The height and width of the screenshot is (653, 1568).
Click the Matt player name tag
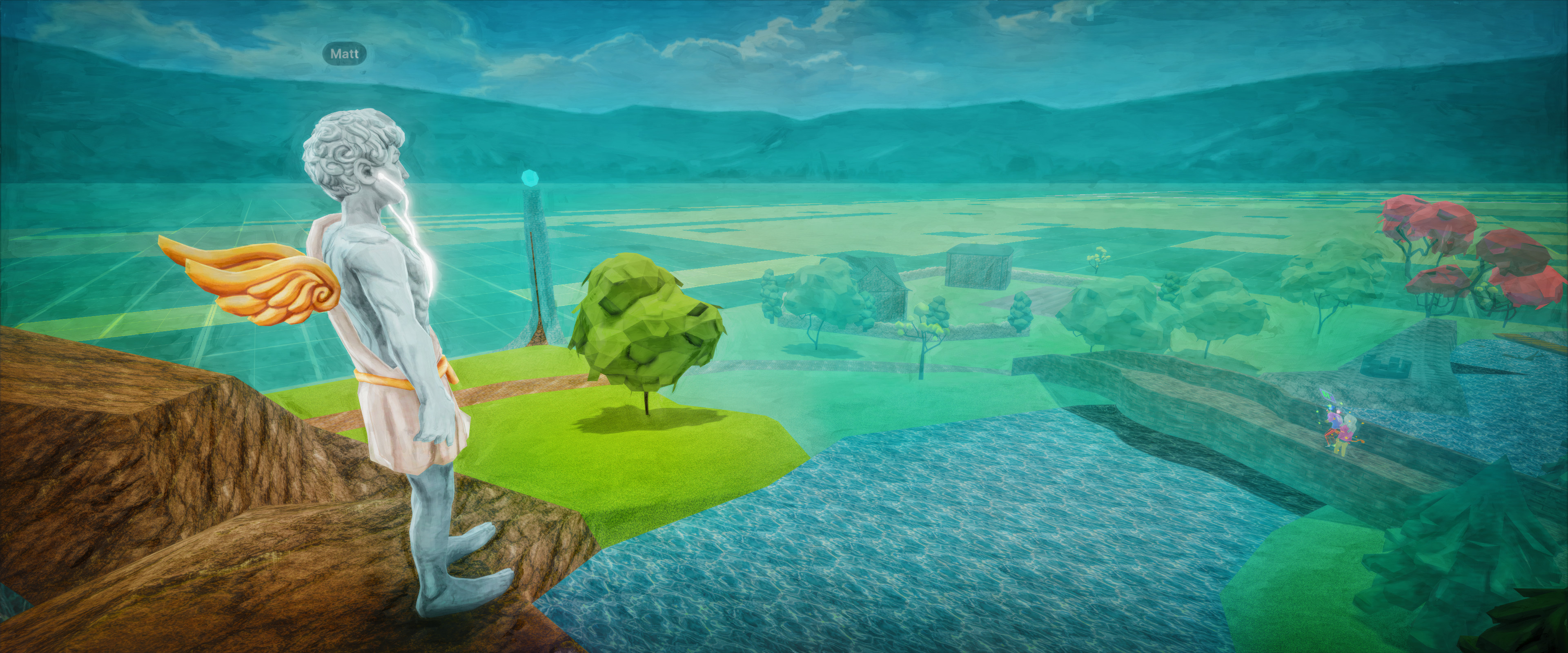click(x=345, y=53)
